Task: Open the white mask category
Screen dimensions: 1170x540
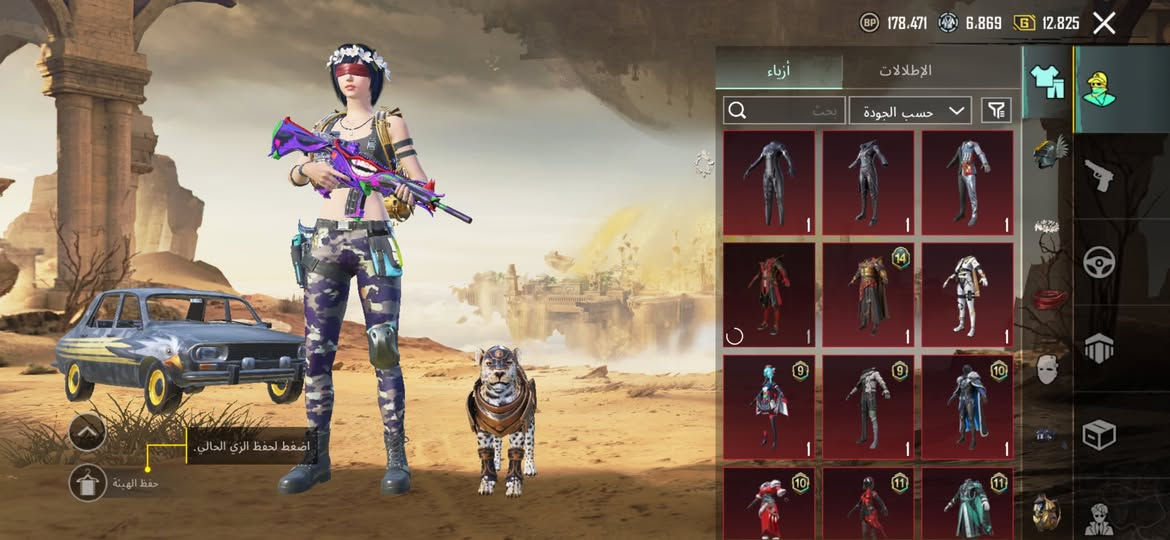Action: pos(1047,368)
